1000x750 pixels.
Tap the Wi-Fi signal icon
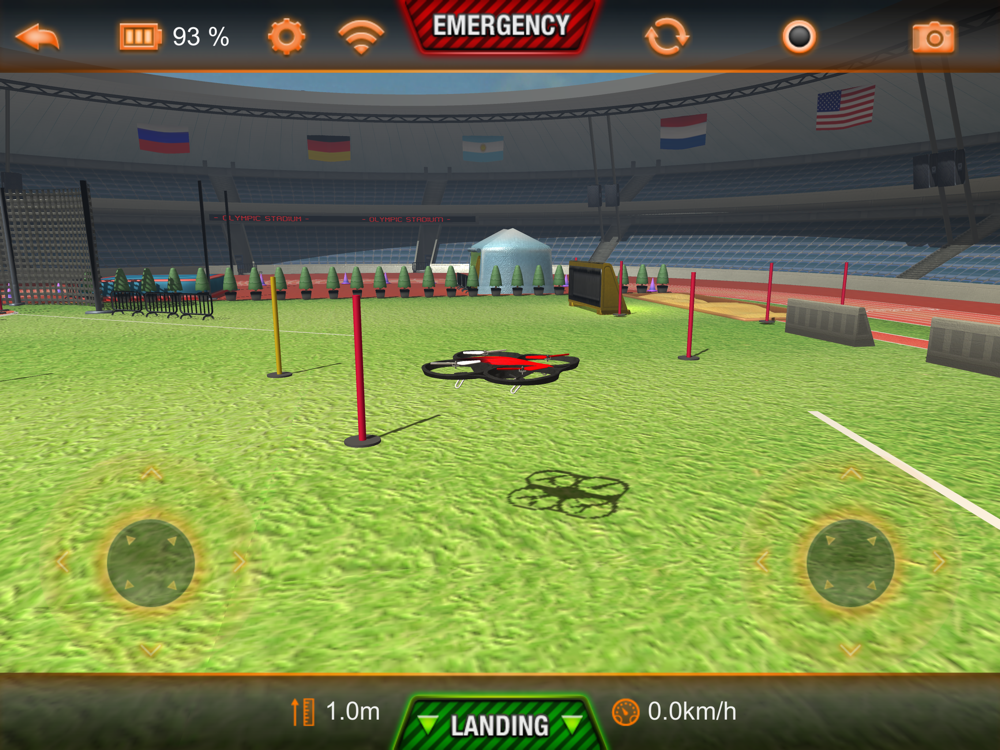coord(361,37)
